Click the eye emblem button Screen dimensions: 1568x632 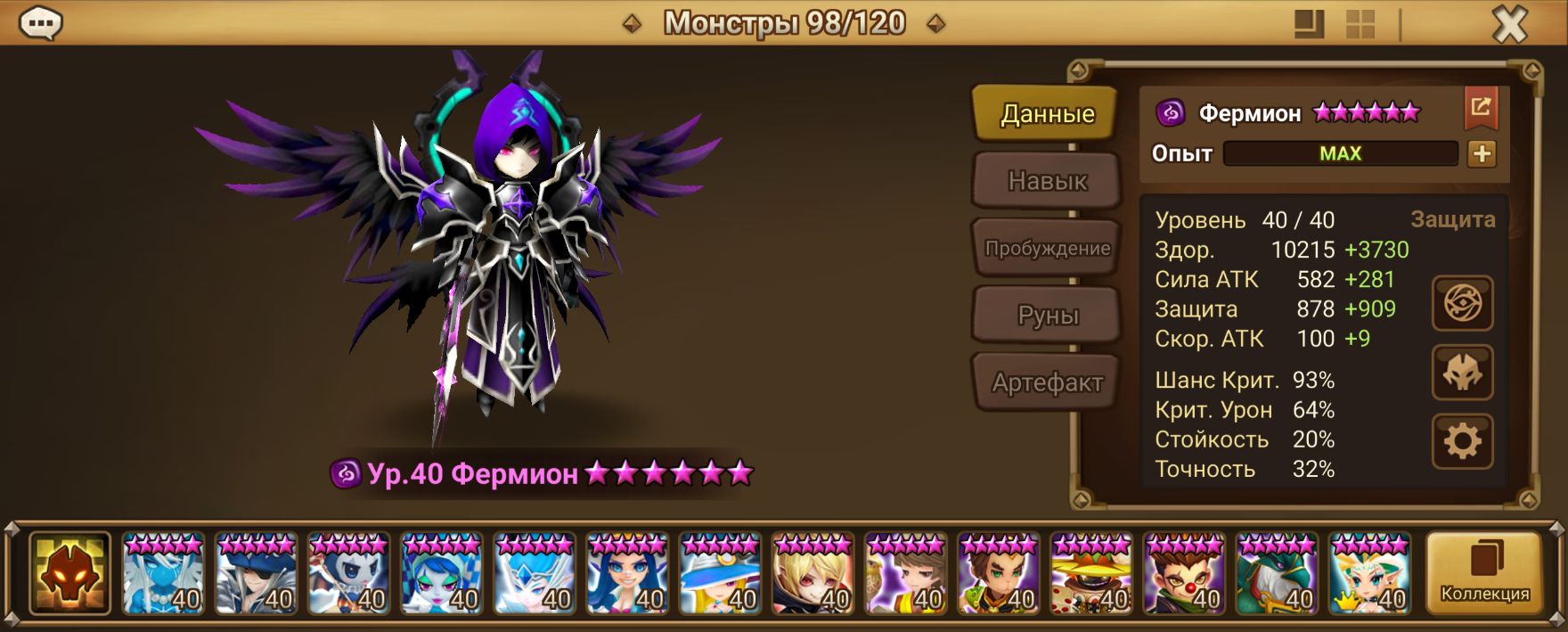click(x=1462, y=304)
